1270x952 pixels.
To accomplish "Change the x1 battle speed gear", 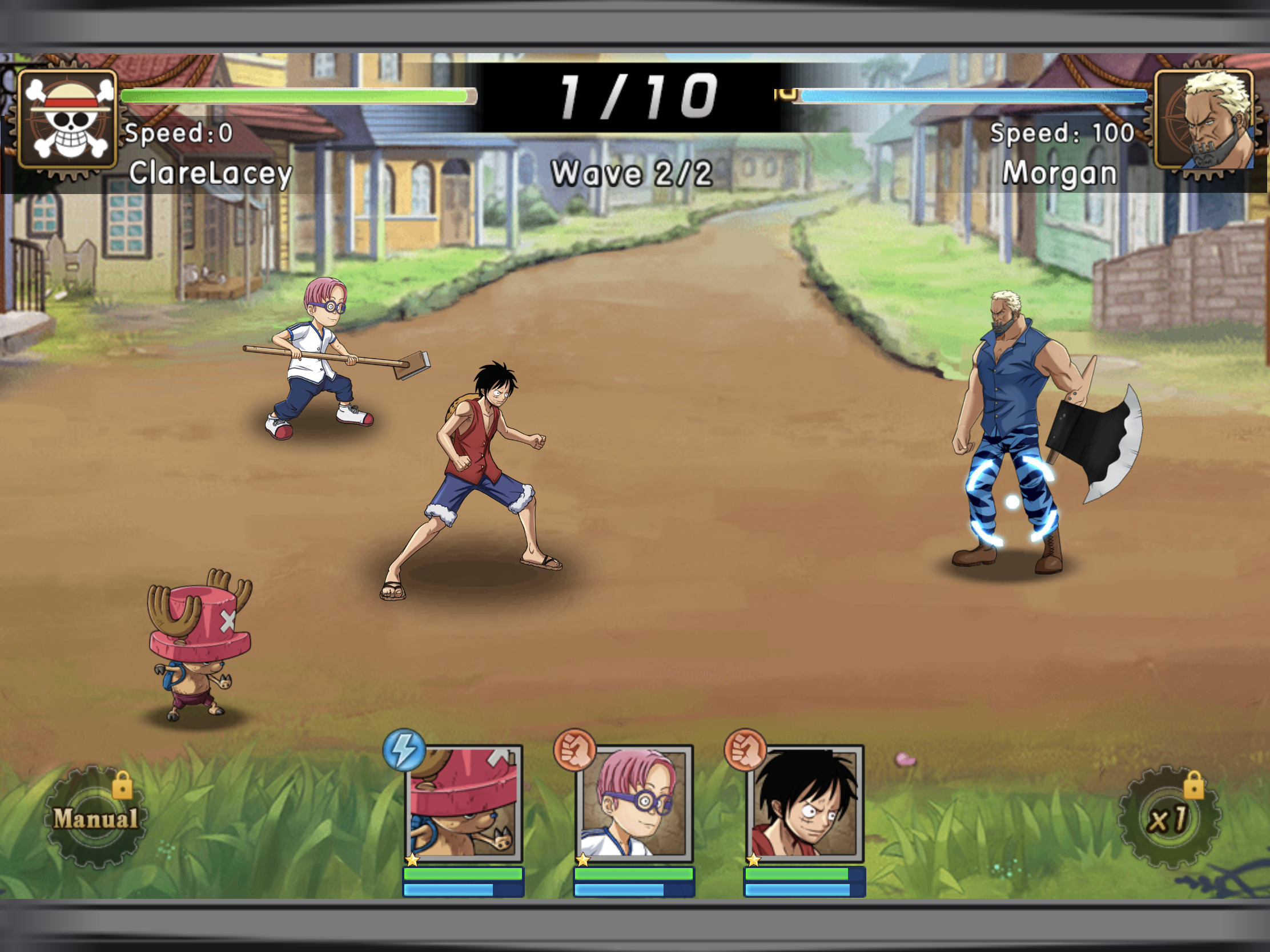I will [1168, 818].
